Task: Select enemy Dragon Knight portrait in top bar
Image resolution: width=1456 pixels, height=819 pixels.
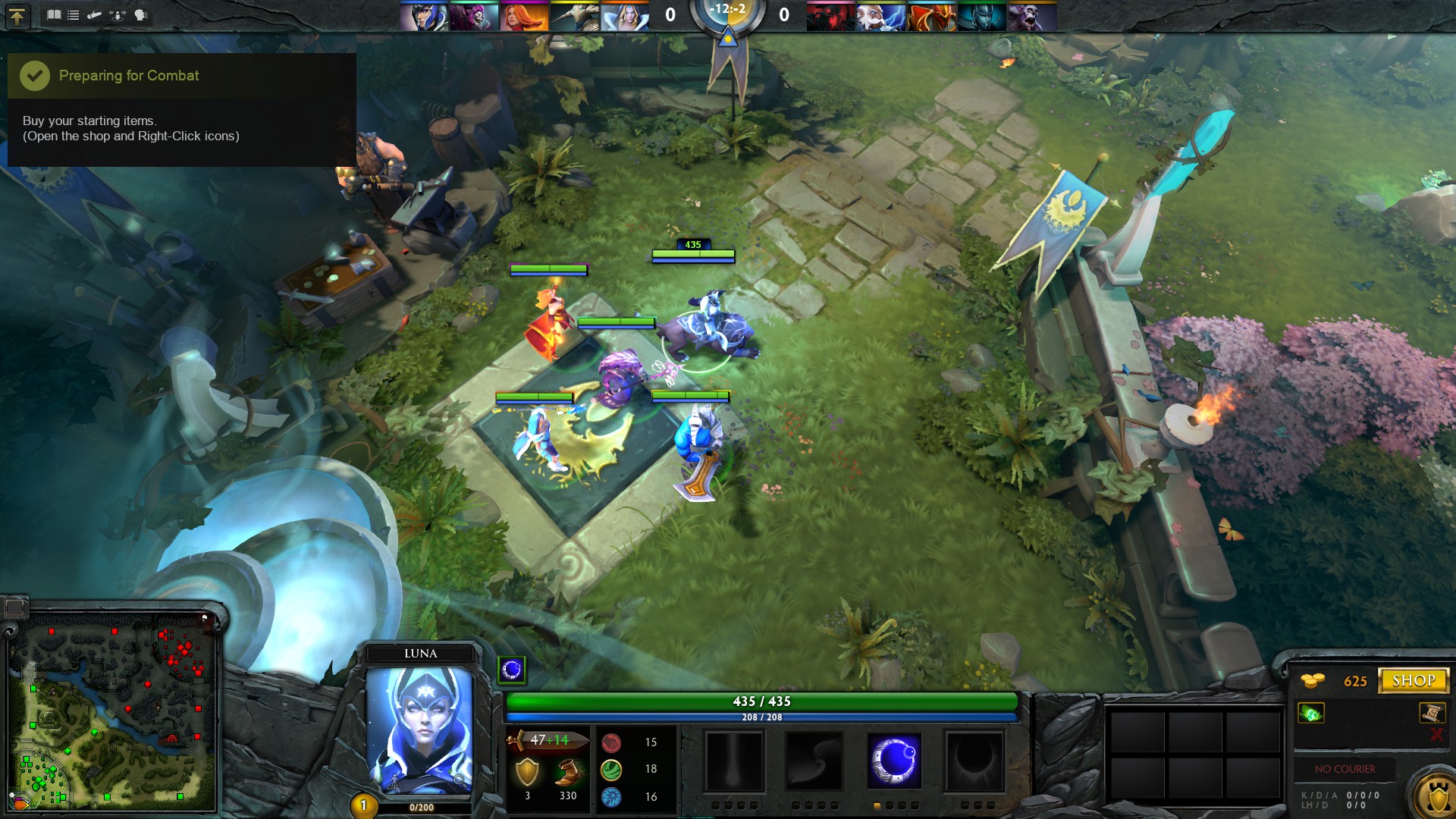Action: coord(931,17)
